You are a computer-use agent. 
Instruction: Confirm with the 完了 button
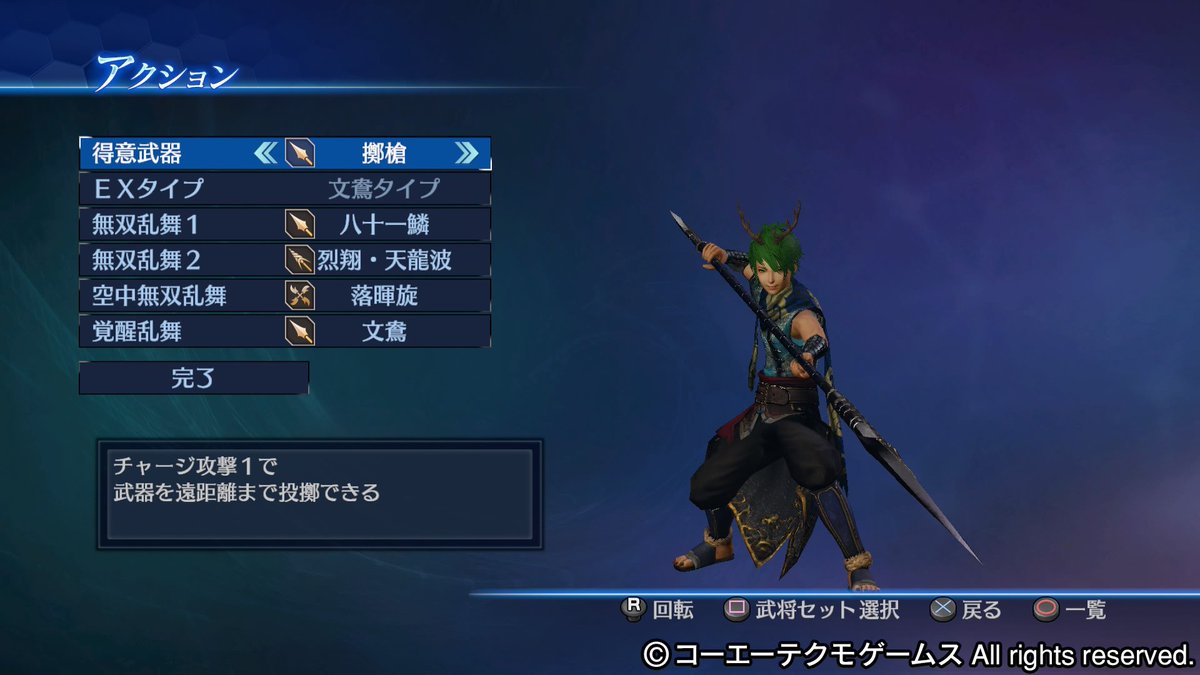tap(193, 378)
